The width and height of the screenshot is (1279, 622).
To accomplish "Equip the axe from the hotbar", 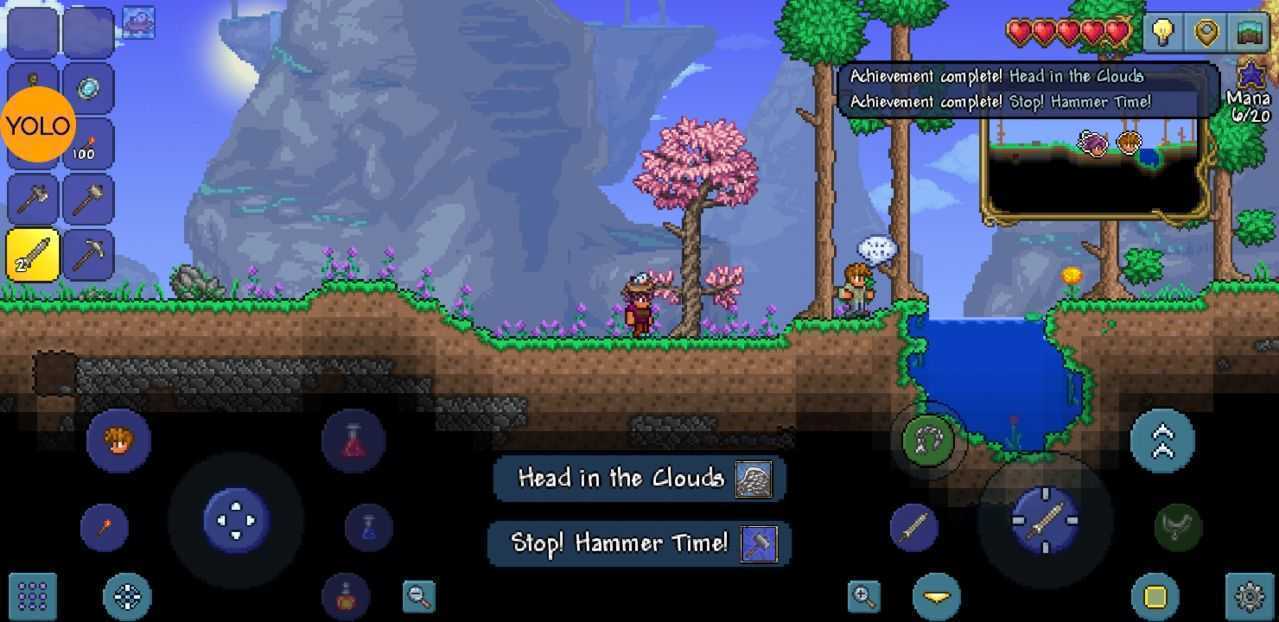I will click(x=33, y=199).
